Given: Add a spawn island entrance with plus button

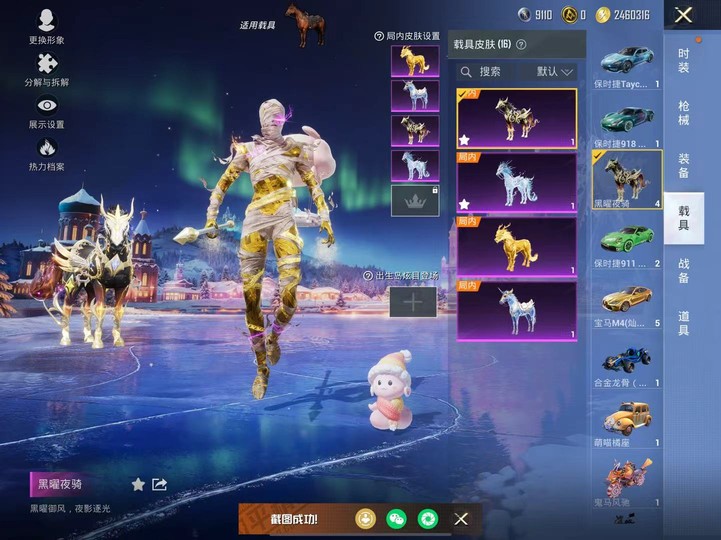Looking at the screenshot, I should (x=413, y=302).
